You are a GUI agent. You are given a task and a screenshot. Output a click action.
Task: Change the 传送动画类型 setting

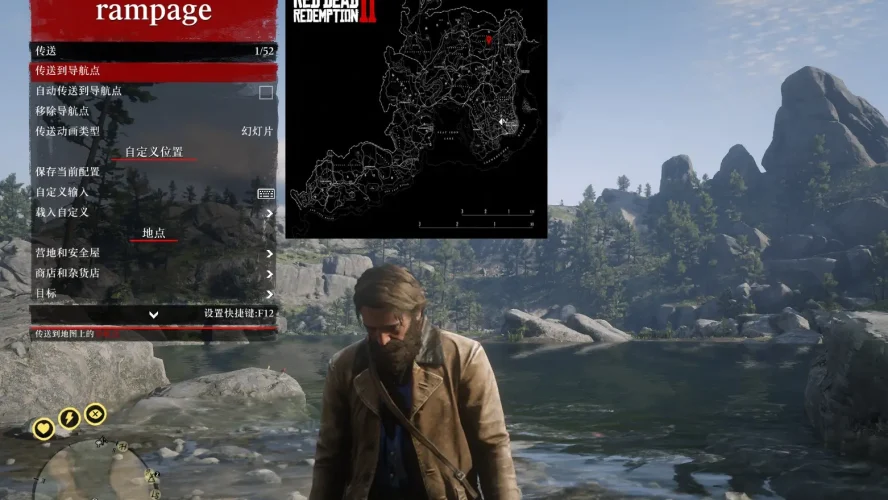[153, 131]
